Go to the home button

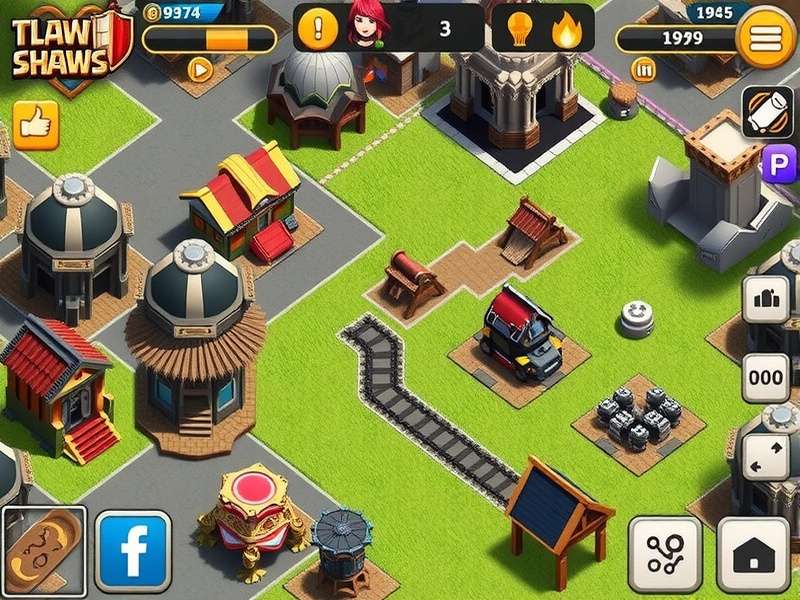point(752,553)
